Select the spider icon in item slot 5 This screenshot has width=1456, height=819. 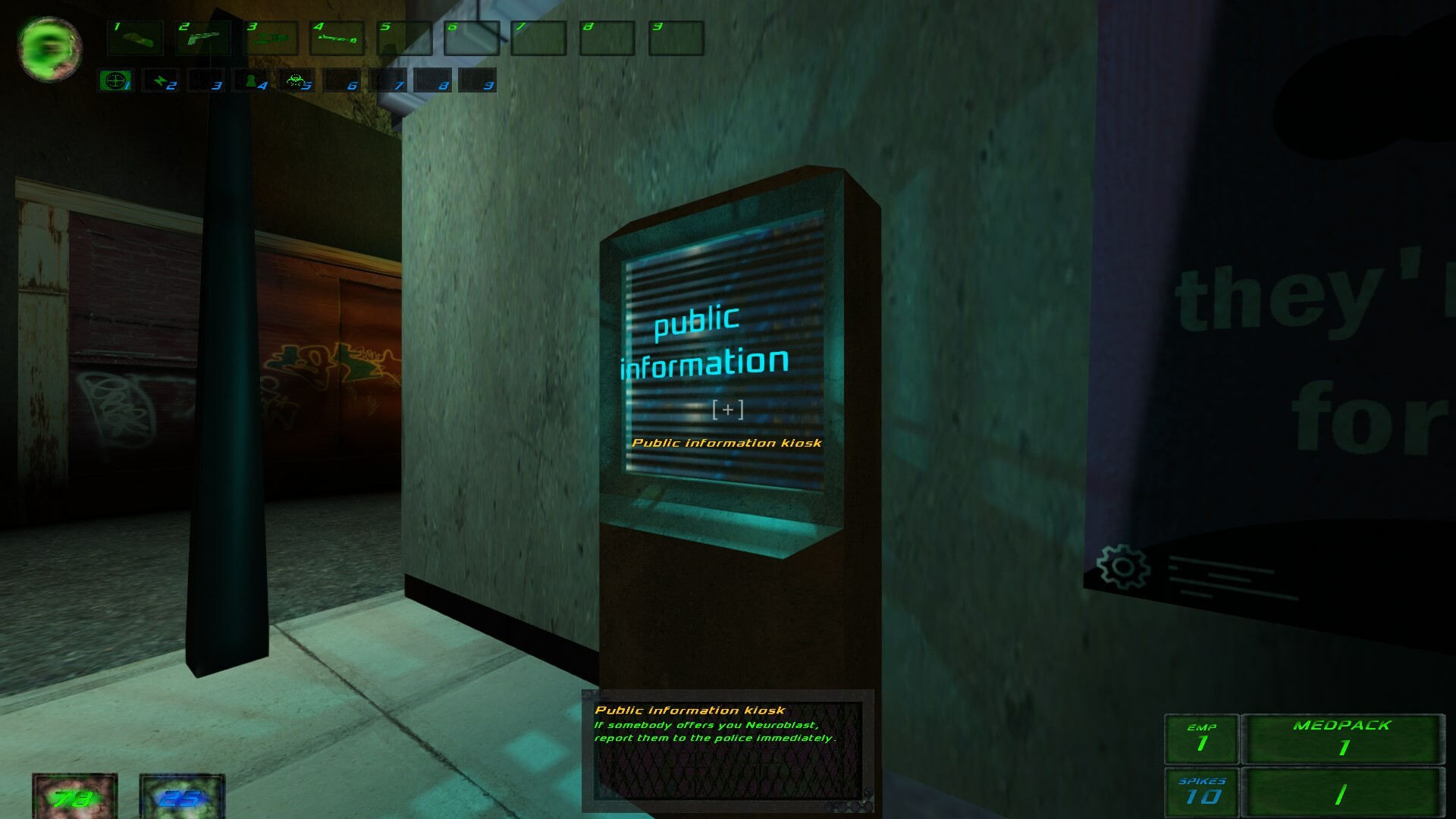[297, 81]
